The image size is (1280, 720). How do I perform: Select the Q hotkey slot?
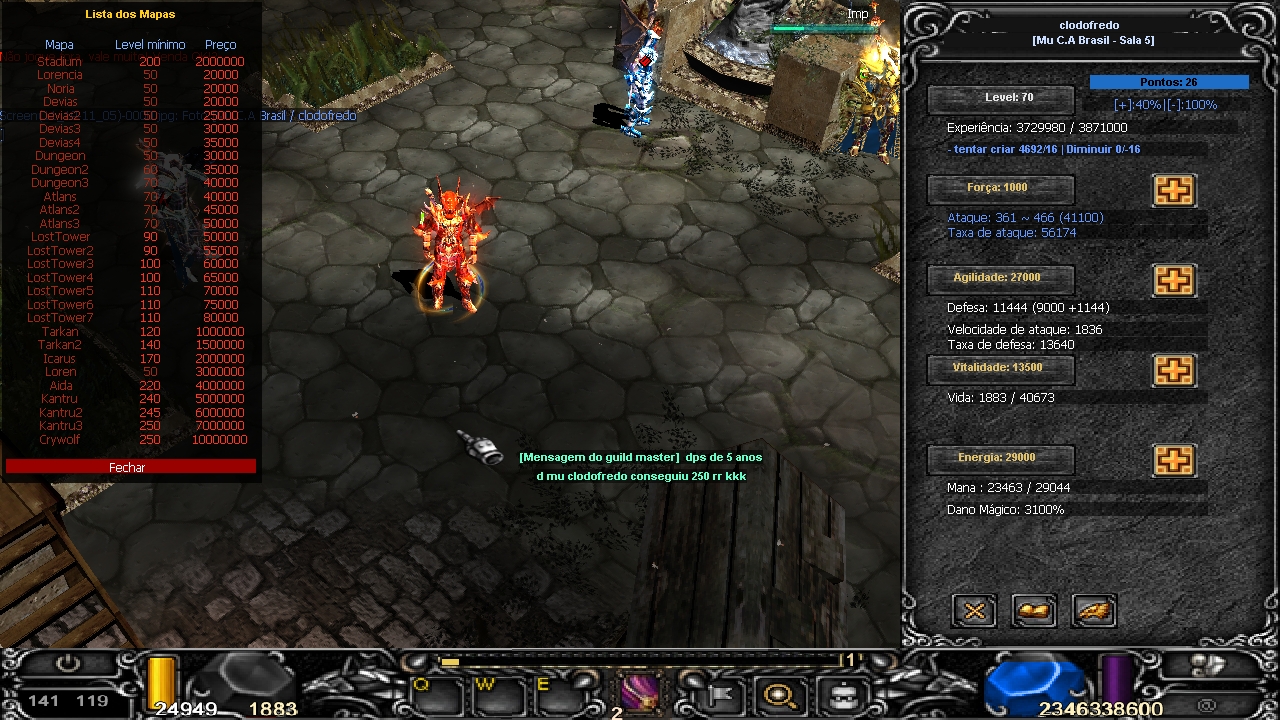coord(436,693)
